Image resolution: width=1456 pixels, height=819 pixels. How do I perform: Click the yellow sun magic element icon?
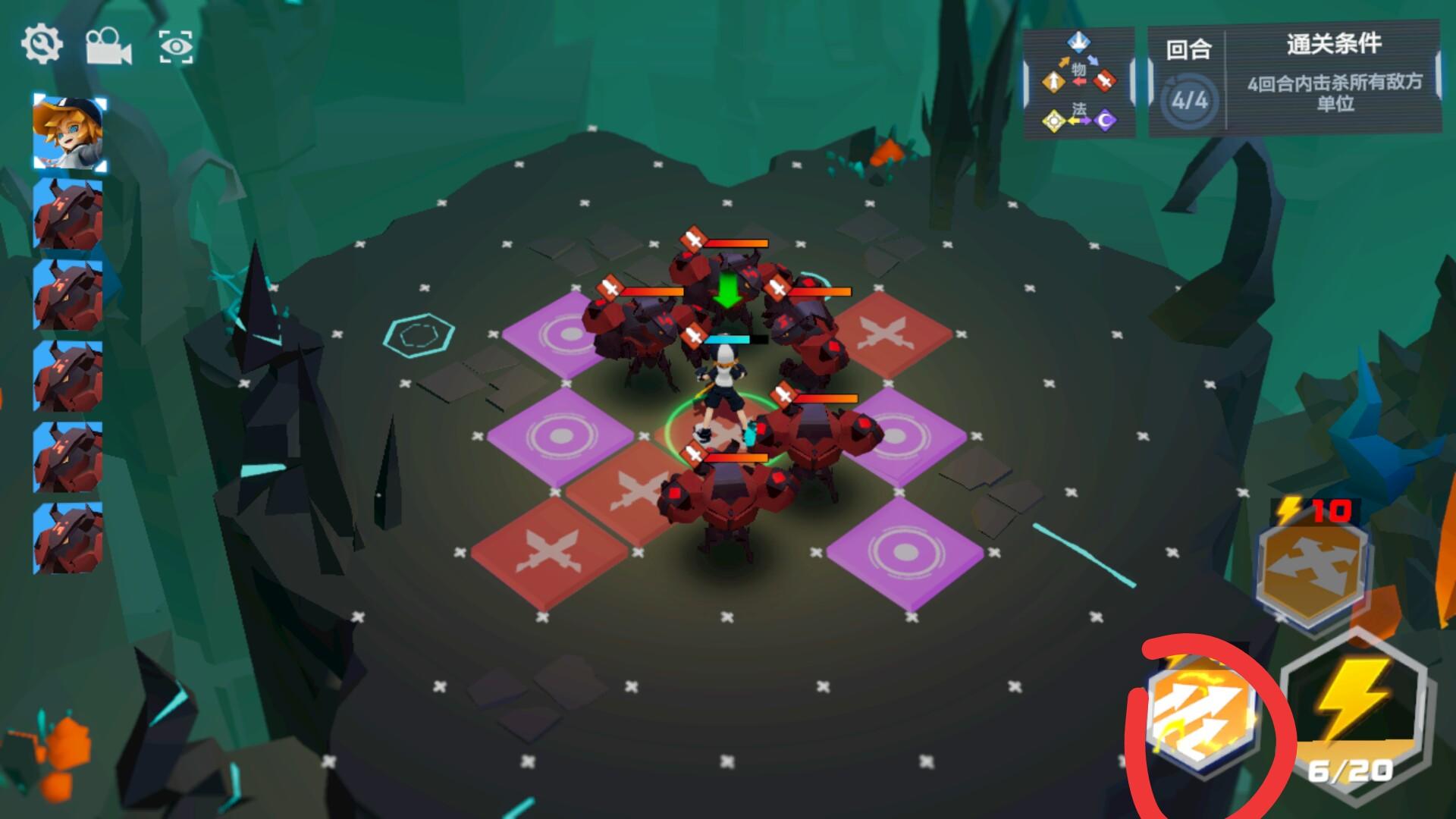[x=1054, y=121]
